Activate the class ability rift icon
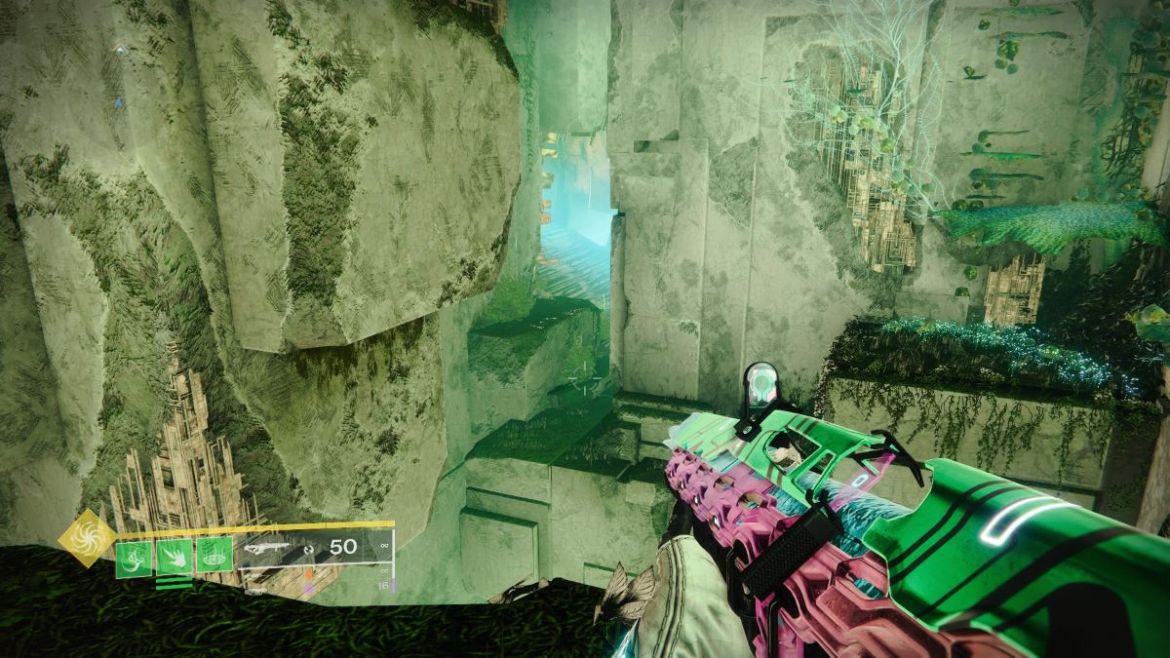Screen dimensions: 1170x658 click(x=213, y=556)
